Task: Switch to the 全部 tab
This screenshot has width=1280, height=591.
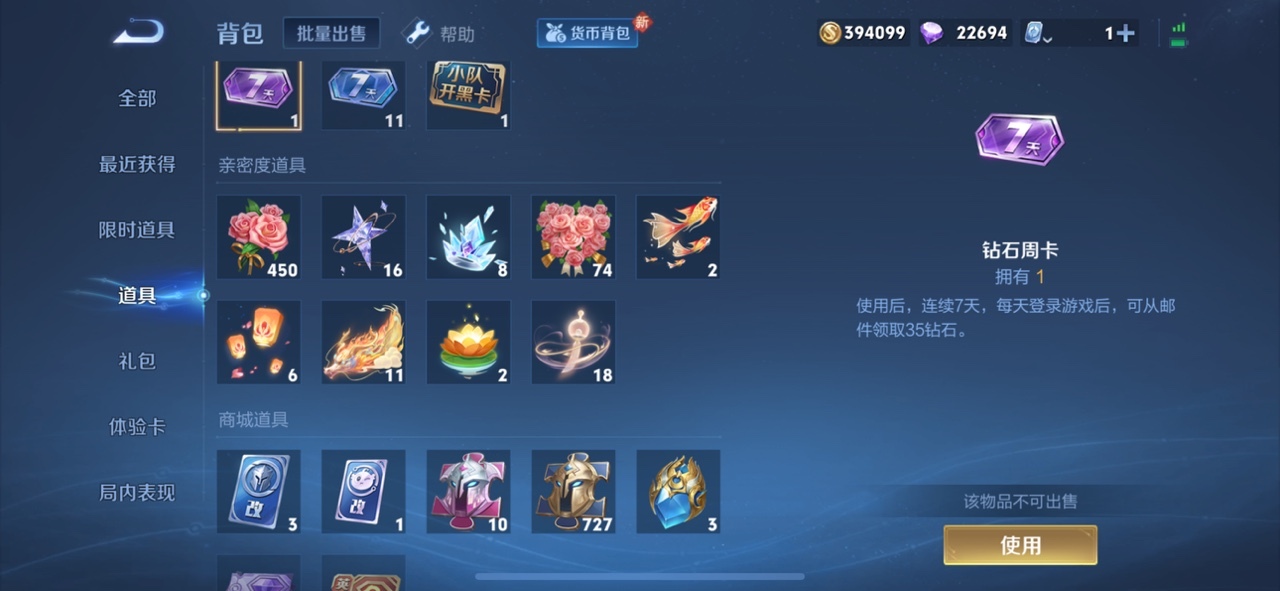Action: [137, 98]
